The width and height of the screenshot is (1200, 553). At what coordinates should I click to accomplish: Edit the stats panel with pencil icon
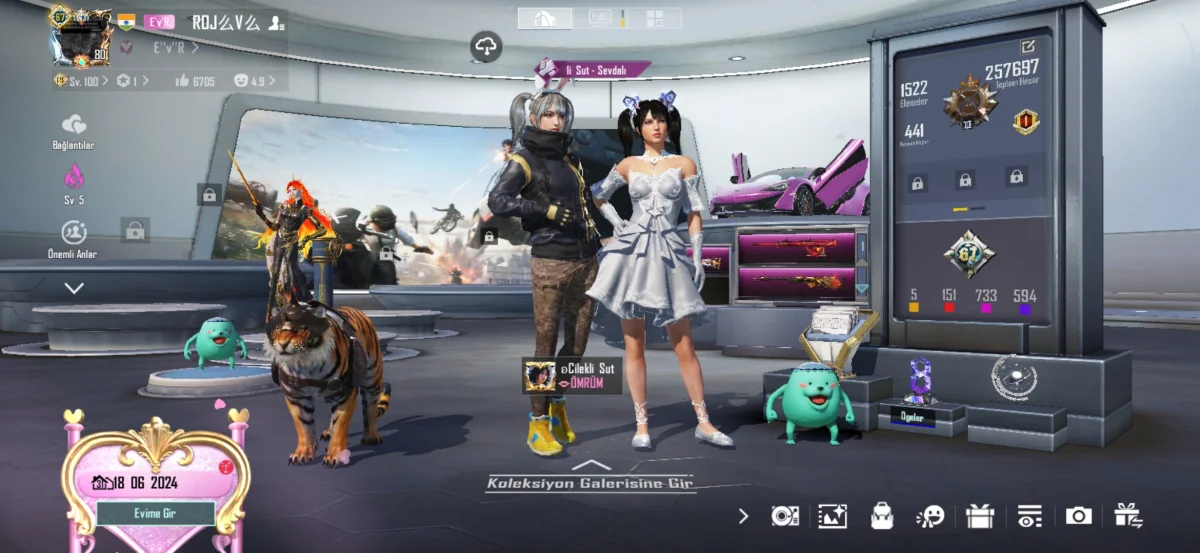1028,46
